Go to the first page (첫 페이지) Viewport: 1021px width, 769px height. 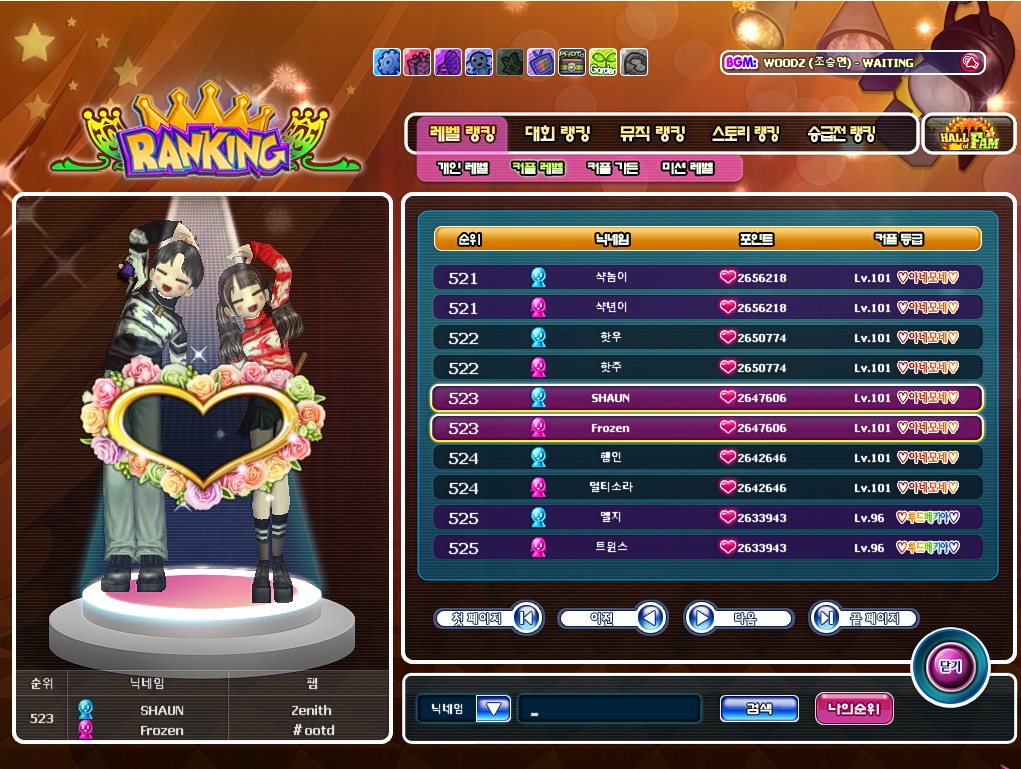[488, 619]
